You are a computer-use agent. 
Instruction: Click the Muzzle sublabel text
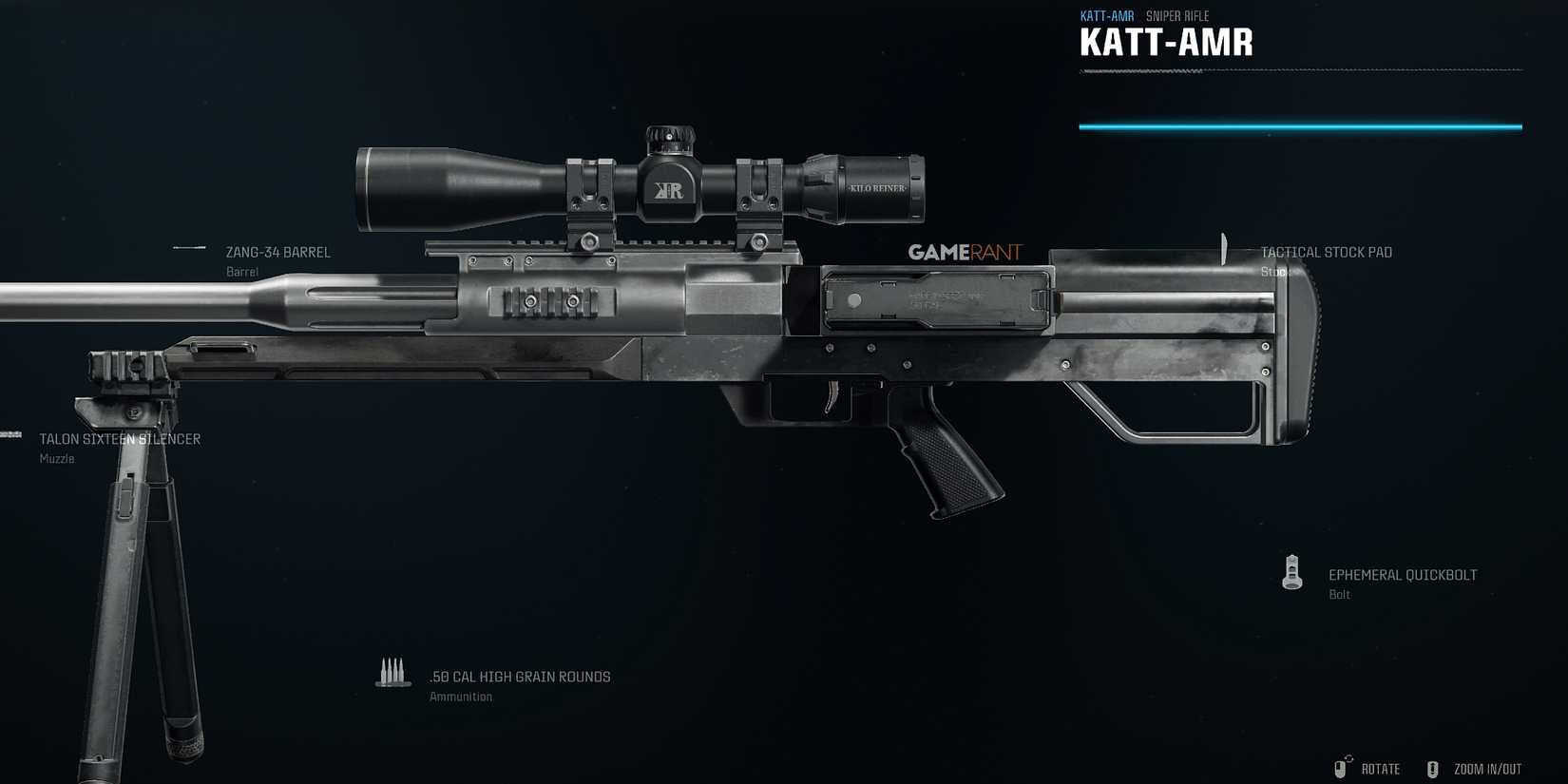(57, 458)
